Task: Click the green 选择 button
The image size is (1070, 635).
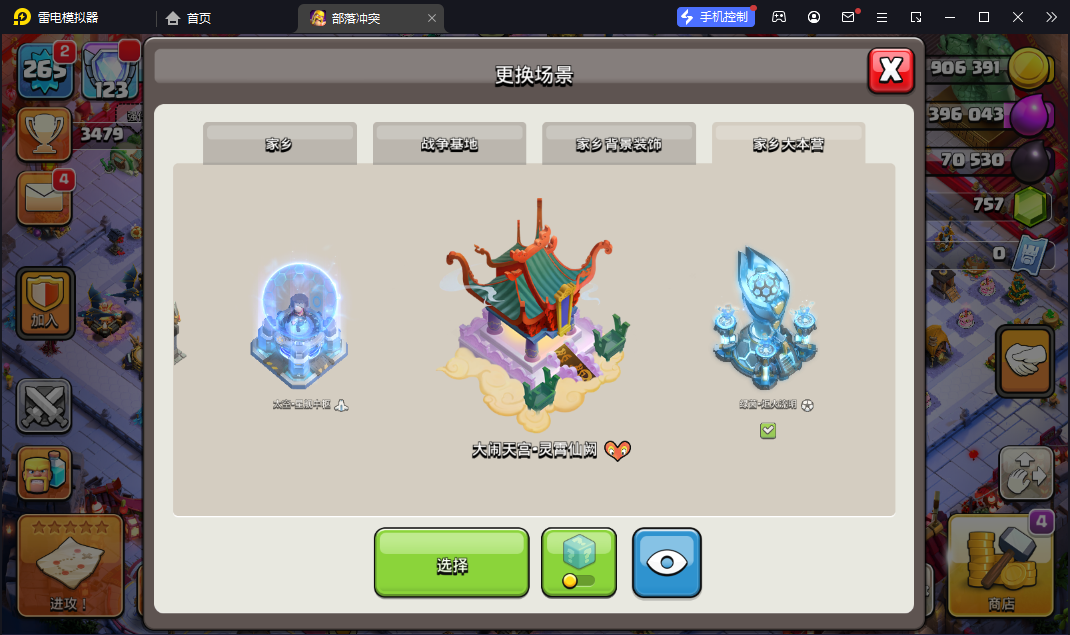Action: tap(451, 564)
